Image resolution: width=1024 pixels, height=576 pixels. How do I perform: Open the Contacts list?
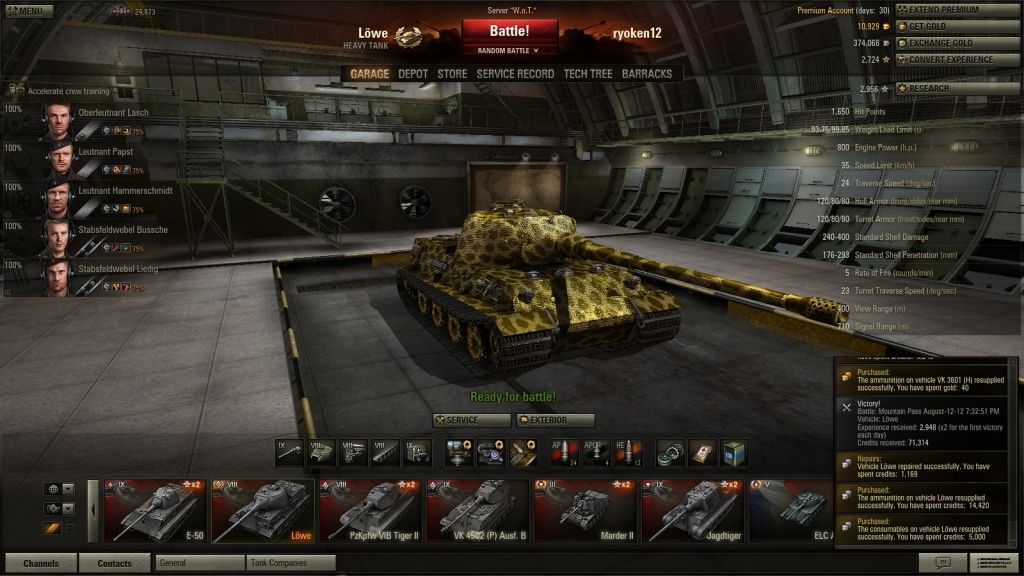tap(114, 563)
